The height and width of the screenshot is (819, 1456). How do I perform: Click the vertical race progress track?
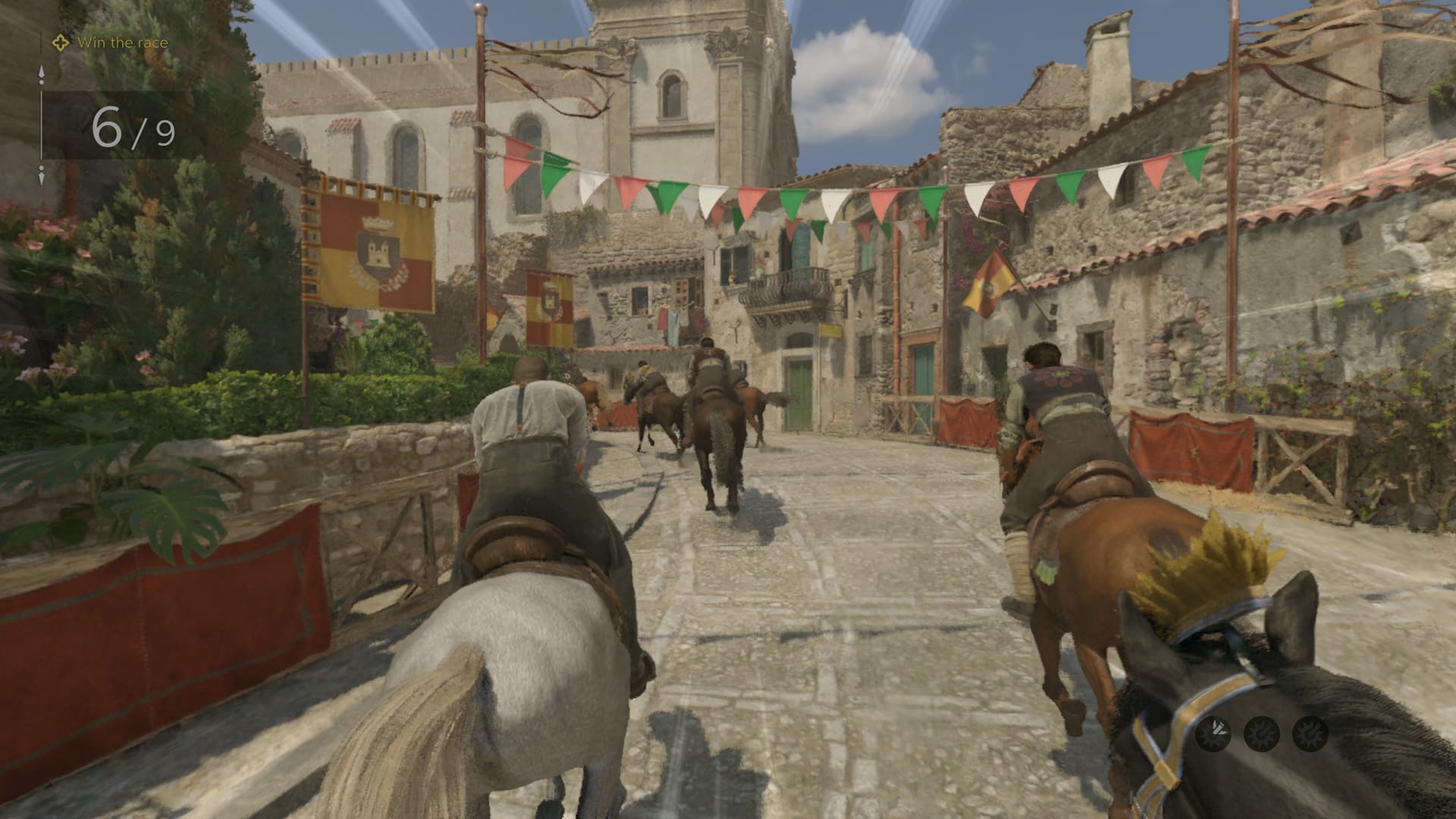click(41, 124)
